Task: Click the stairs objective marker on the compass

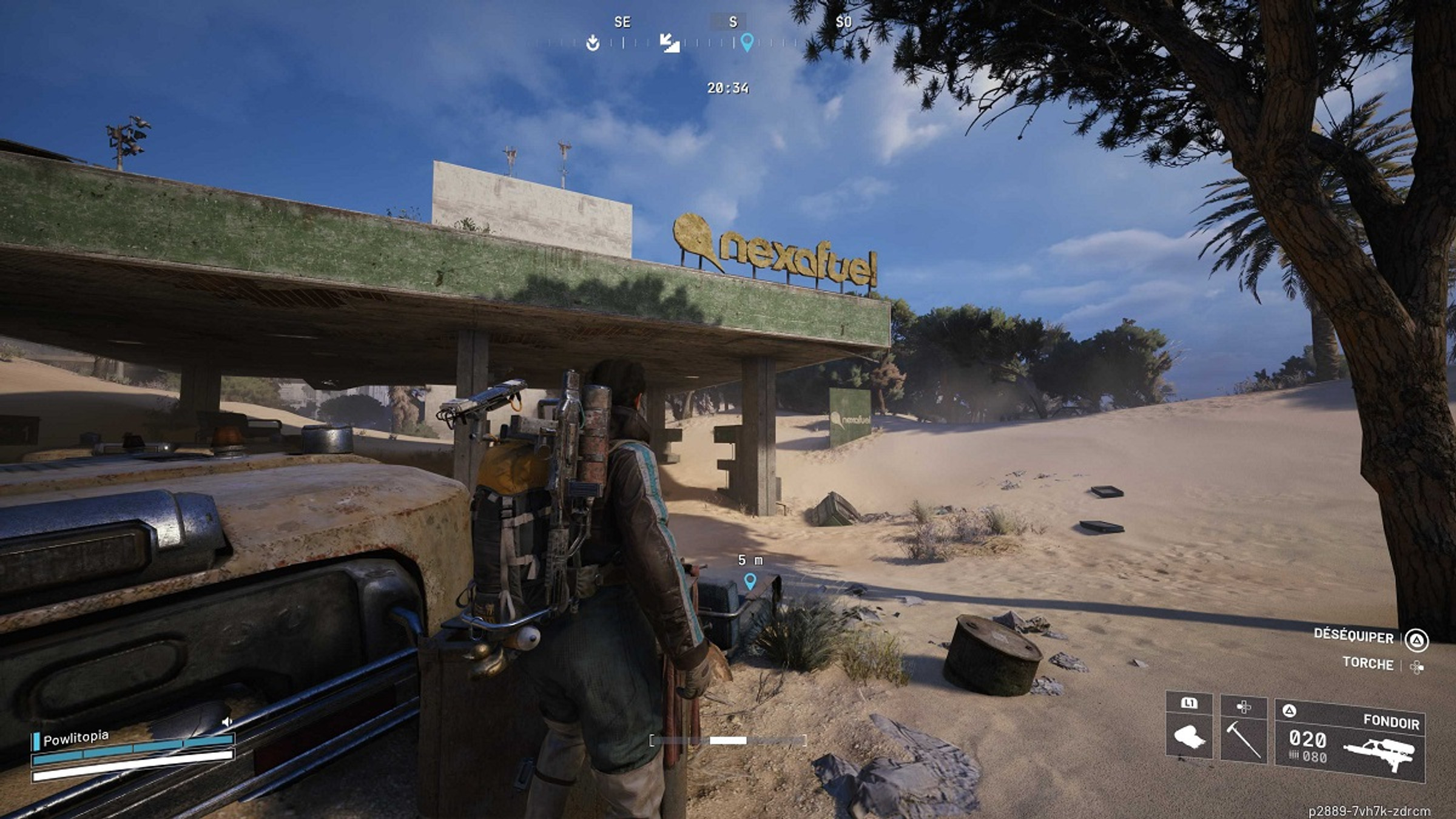Action: 670,44
